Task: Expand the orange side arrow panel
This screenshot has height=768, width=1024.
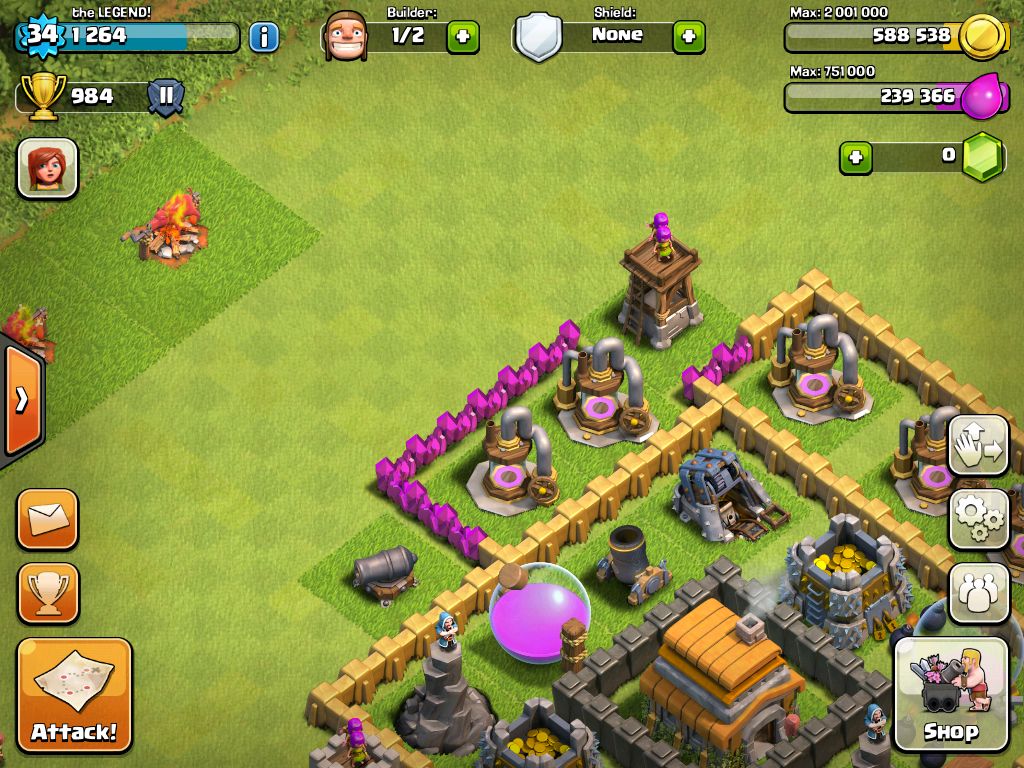Action: point(21,402)
